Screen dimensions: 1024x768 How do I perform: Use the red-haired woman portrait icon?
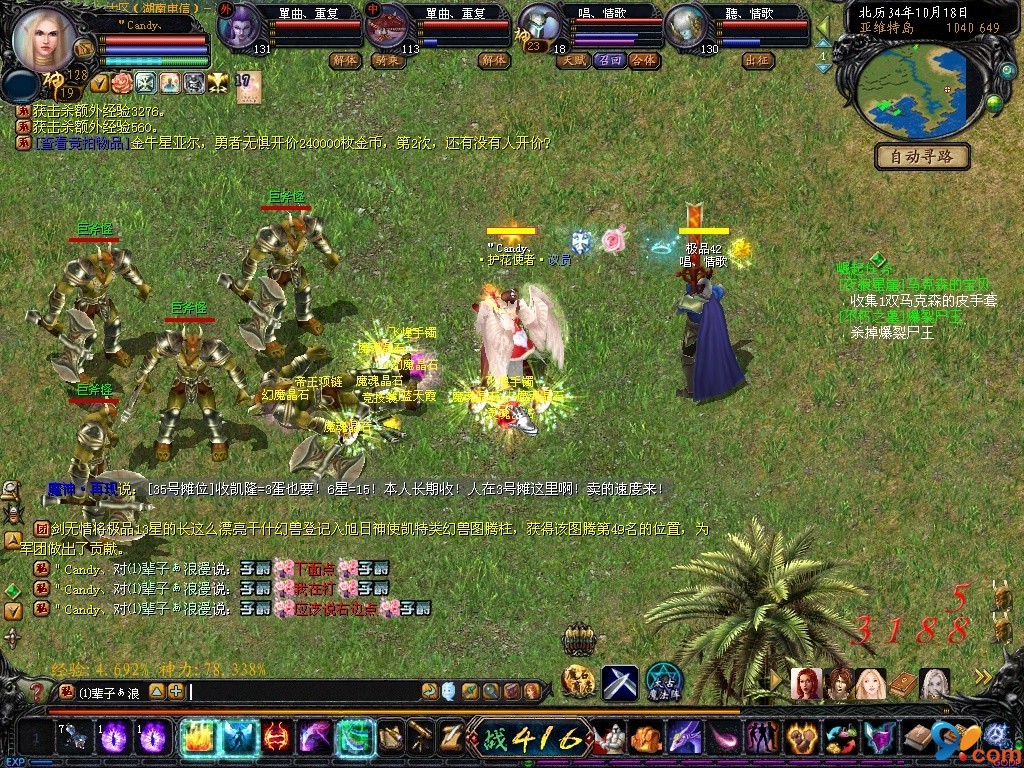coord(806,683)
